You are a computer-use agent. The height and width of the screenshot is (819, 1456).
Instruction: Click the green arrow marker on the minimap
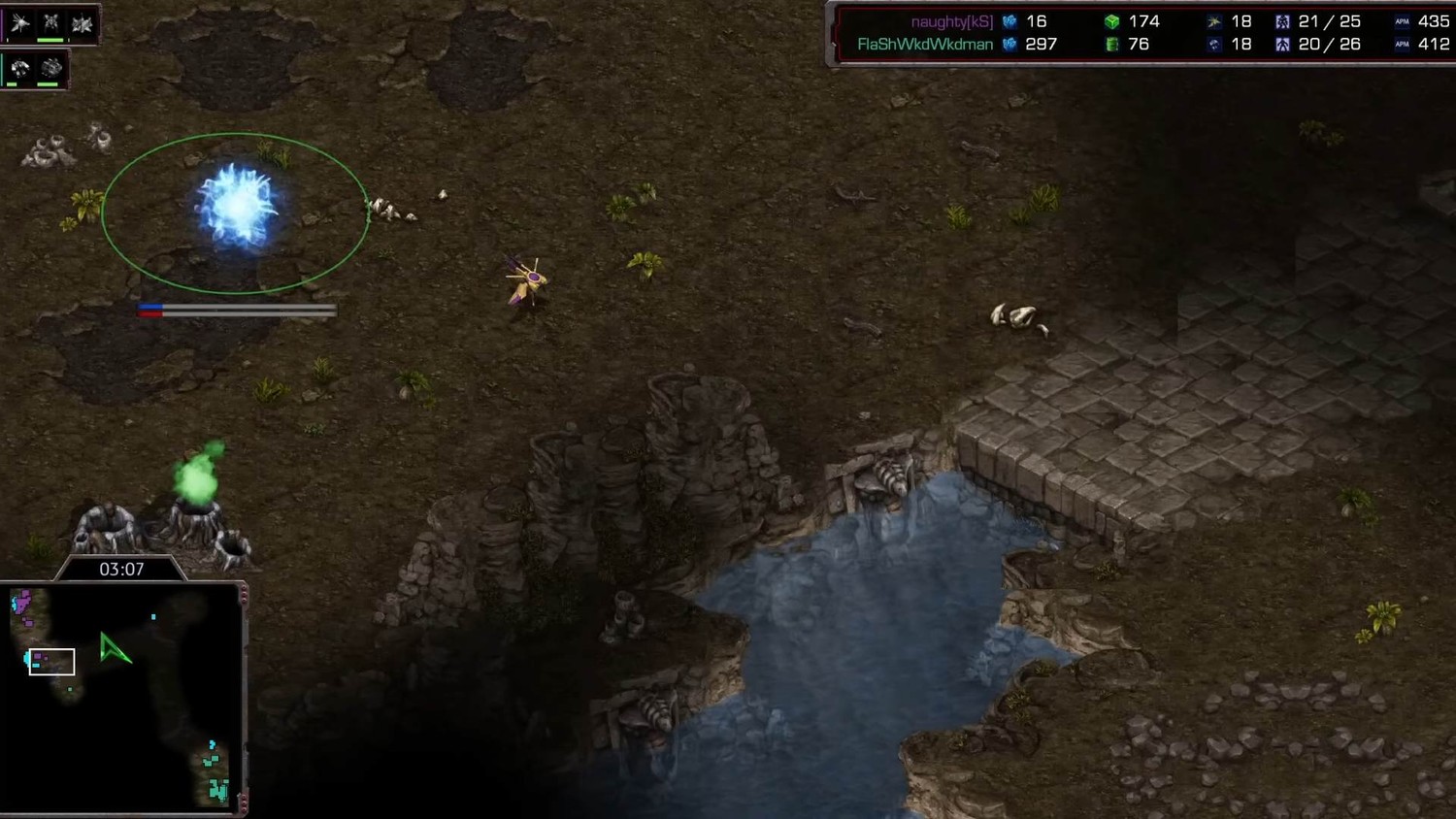coord(114,649)
